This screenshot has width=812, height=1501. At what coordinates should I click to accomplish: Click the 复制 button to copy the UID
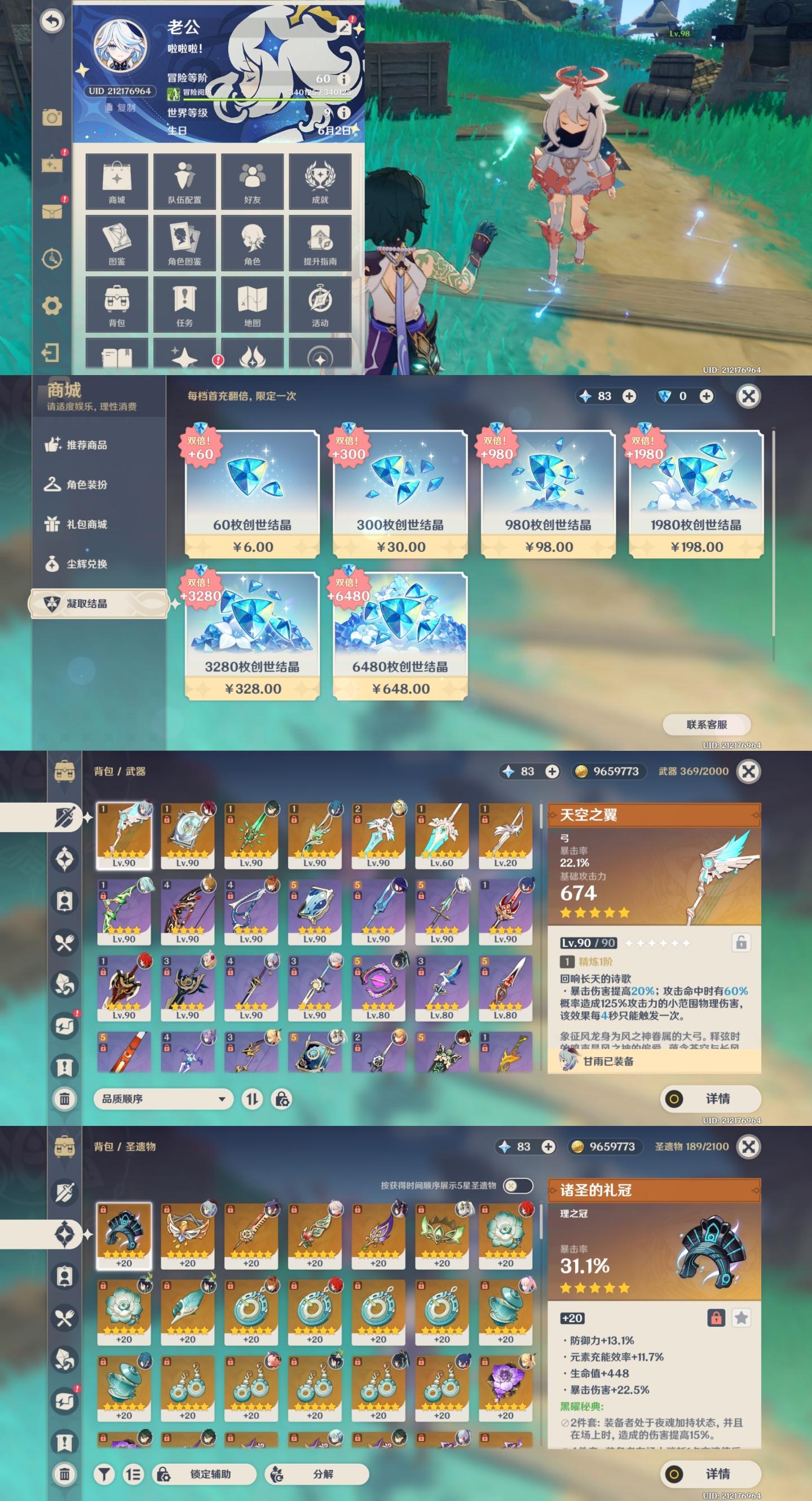(x=121, y=108)
